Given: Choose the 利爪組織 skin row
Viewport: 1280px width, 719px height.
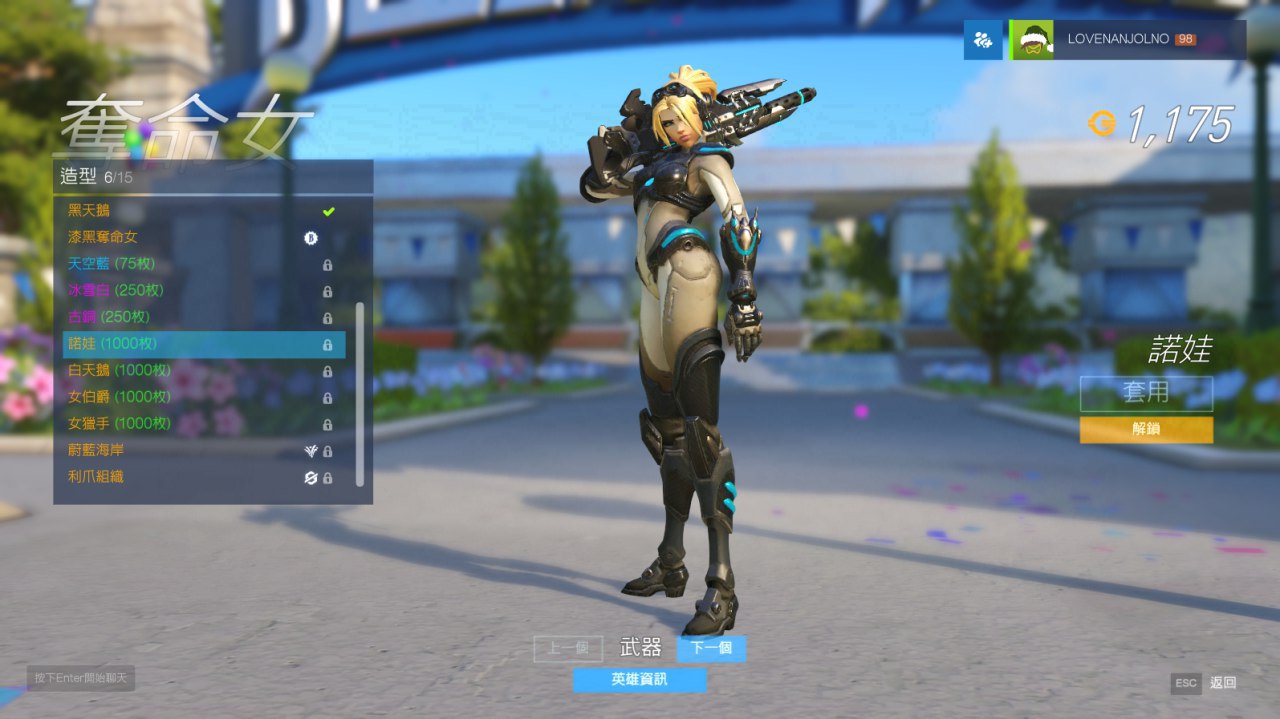Looking at the screenshot, I should pyautogui.click(x=200, y=477).
